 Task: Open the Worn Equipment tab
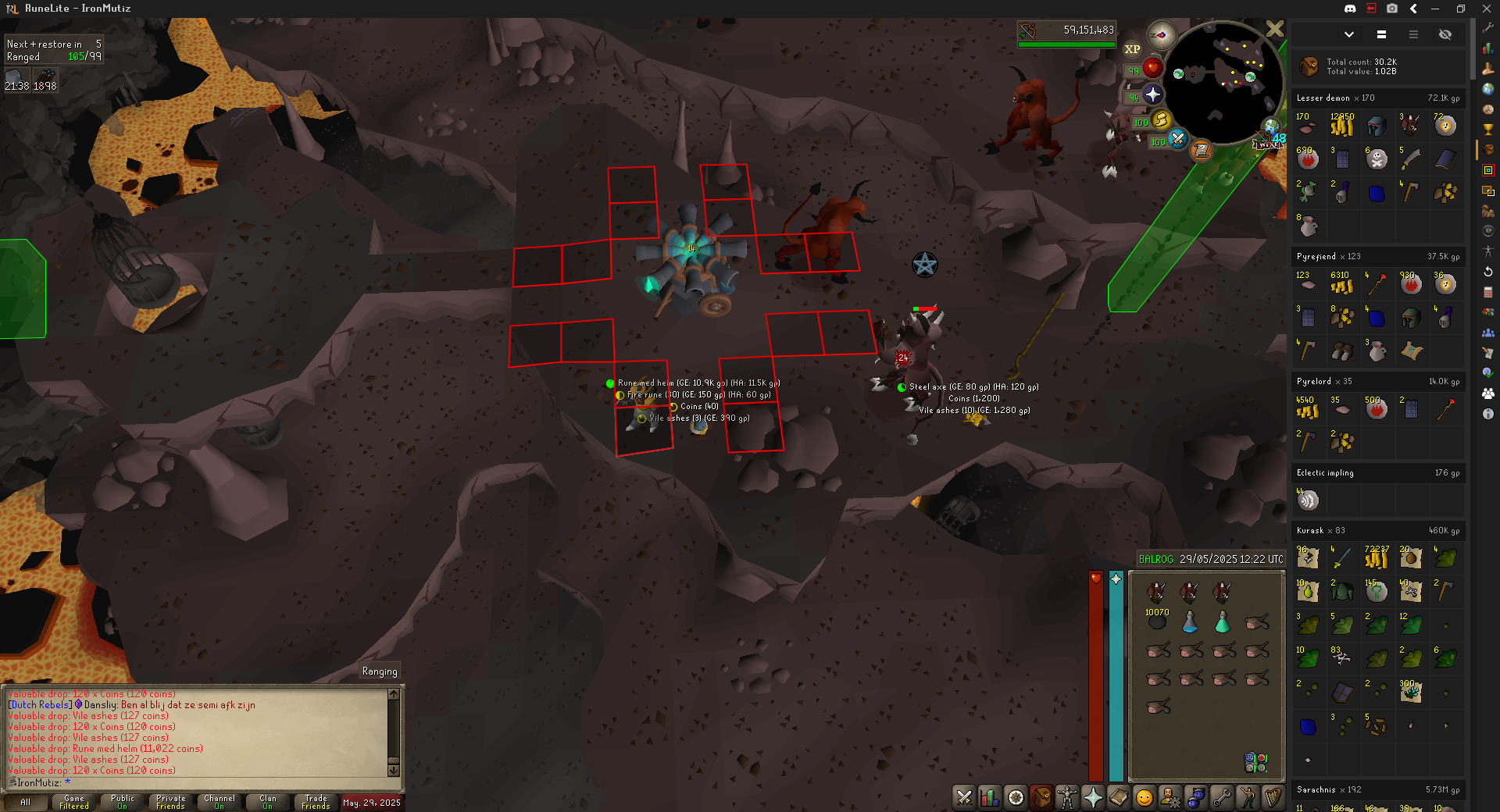click(1067, 797)
